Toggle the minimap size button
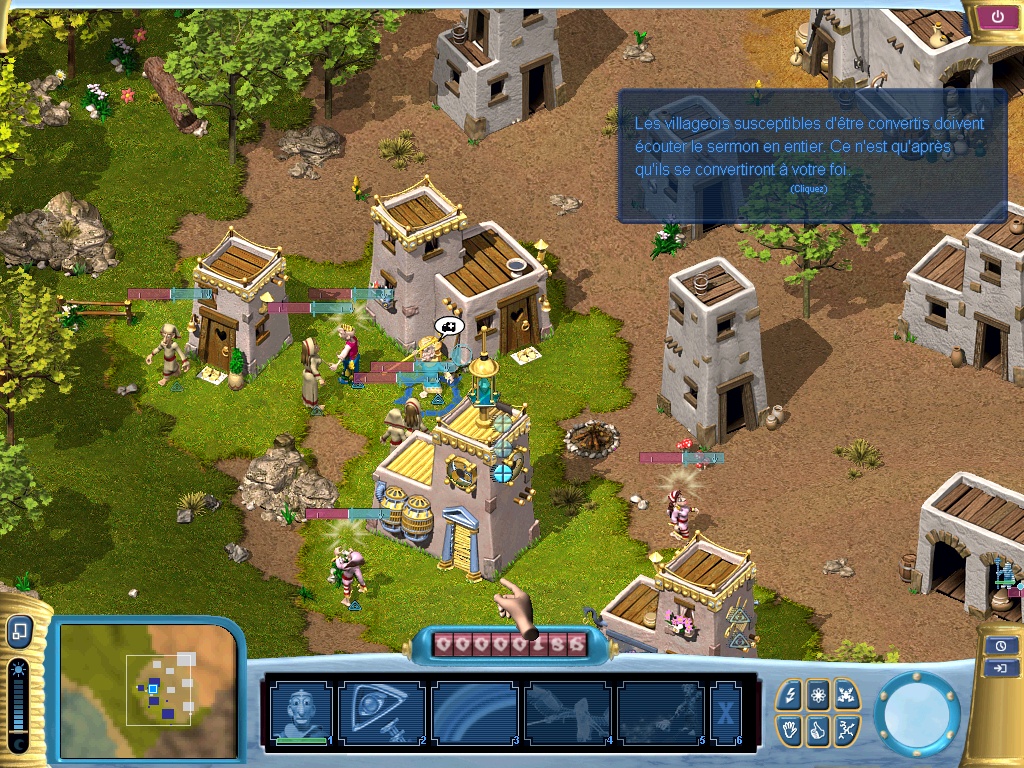The image size is (1024, 768). pyautogui.click(x=19, y=631)
